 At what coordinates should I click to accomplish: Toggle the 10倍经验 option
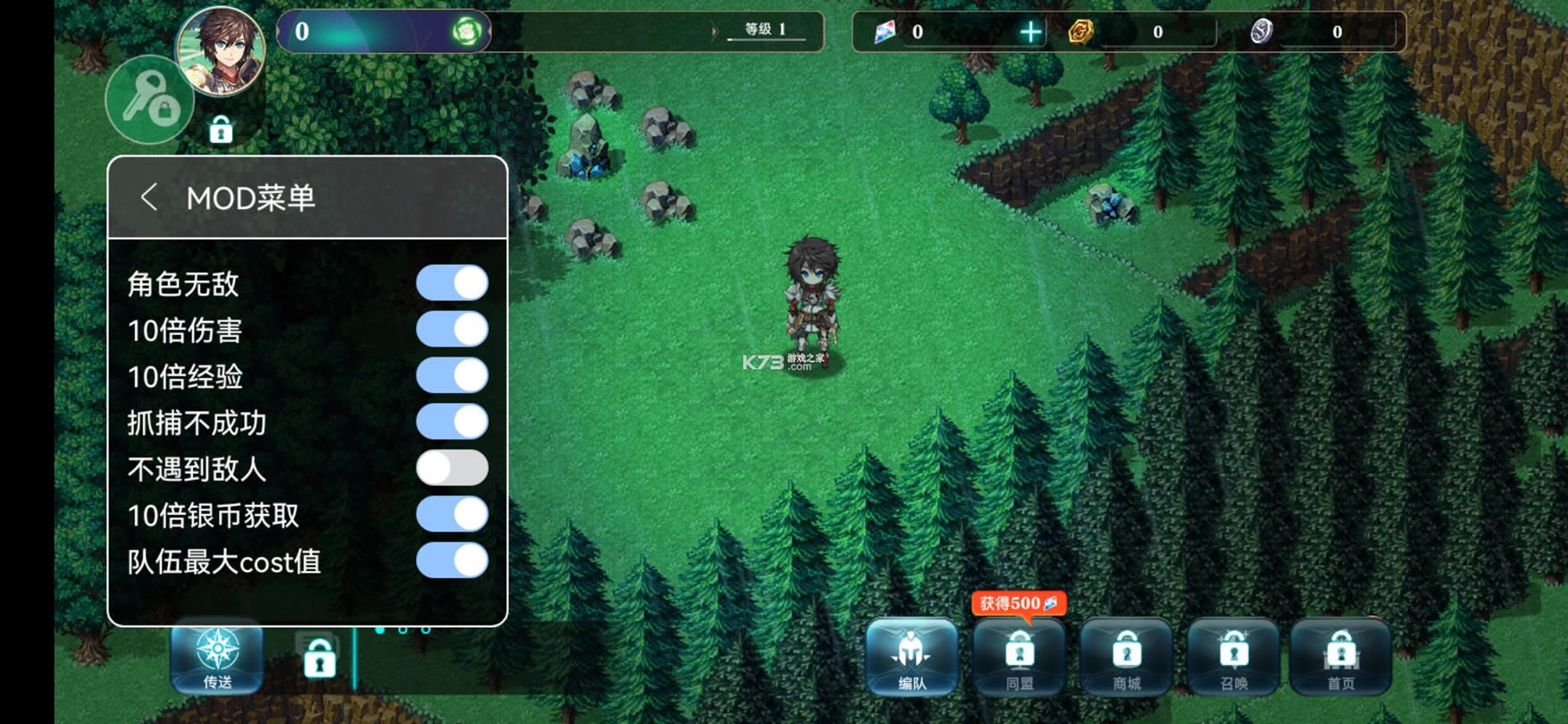pos(452,376)
